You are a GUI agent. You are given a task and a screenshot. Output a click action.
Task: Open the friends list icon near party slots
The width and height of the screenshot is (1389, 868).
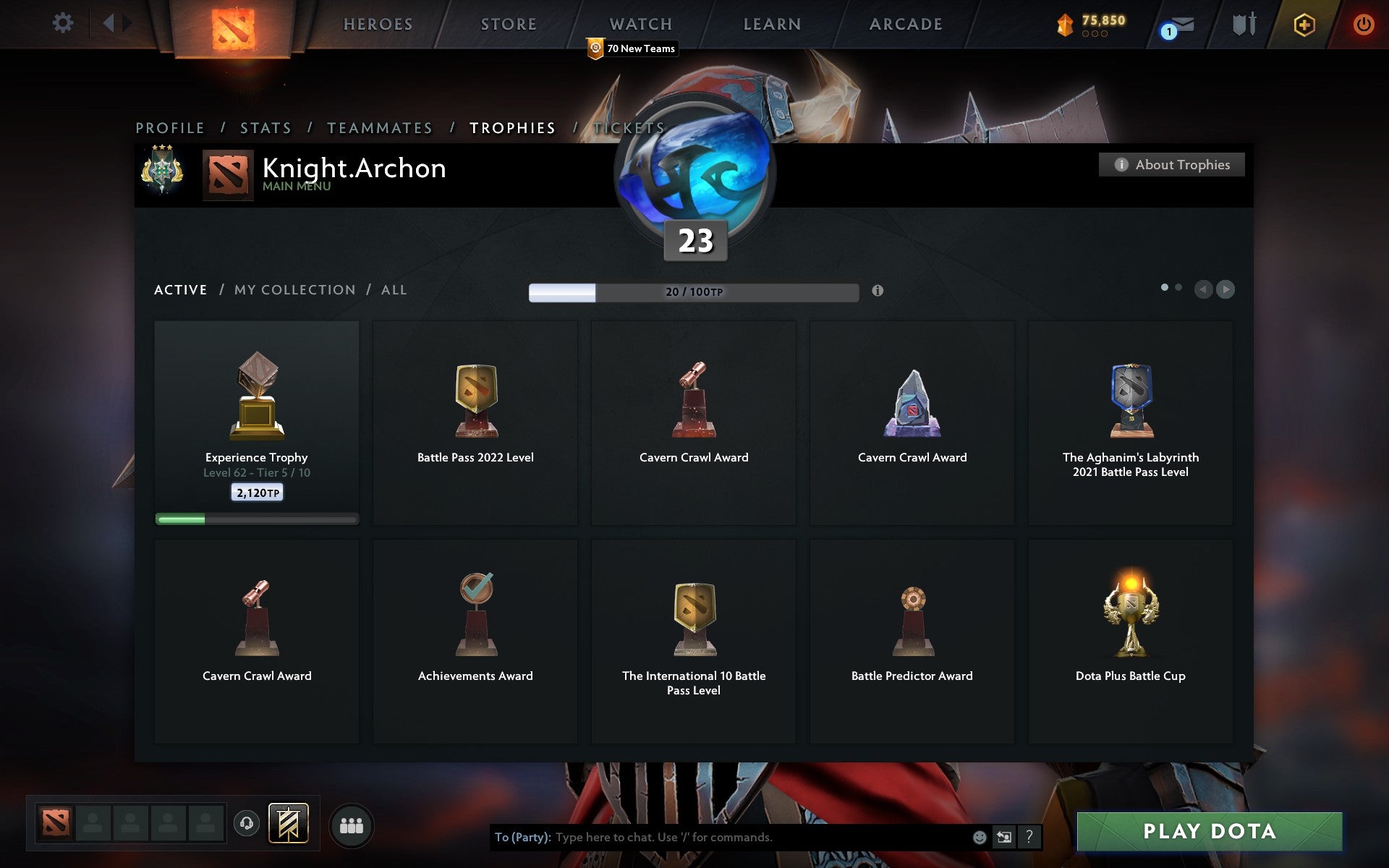pyautogui.click(x=352, y=823)
